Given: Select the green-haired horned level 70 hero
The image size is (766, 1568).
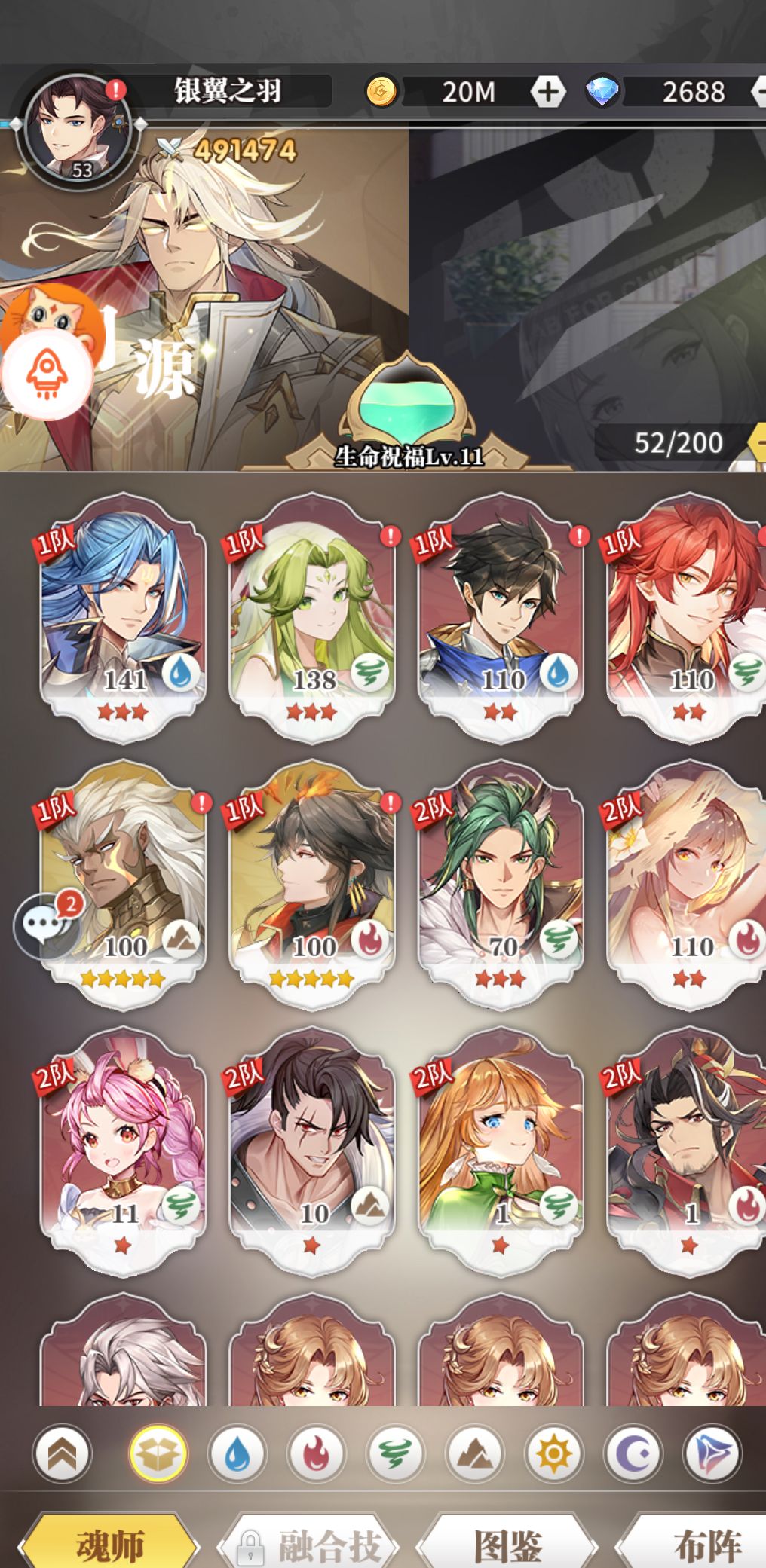Looking at the screenshot, I should click(x=501, y=883).
